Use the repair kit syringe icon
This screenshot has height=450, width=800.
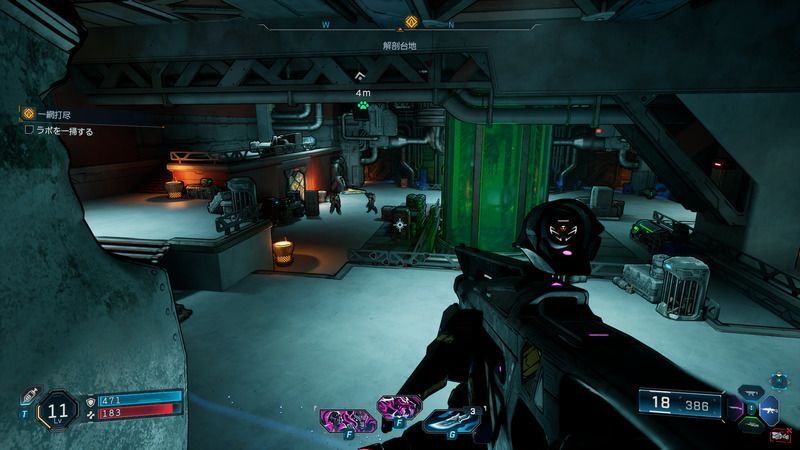click(x=29, y=394)
